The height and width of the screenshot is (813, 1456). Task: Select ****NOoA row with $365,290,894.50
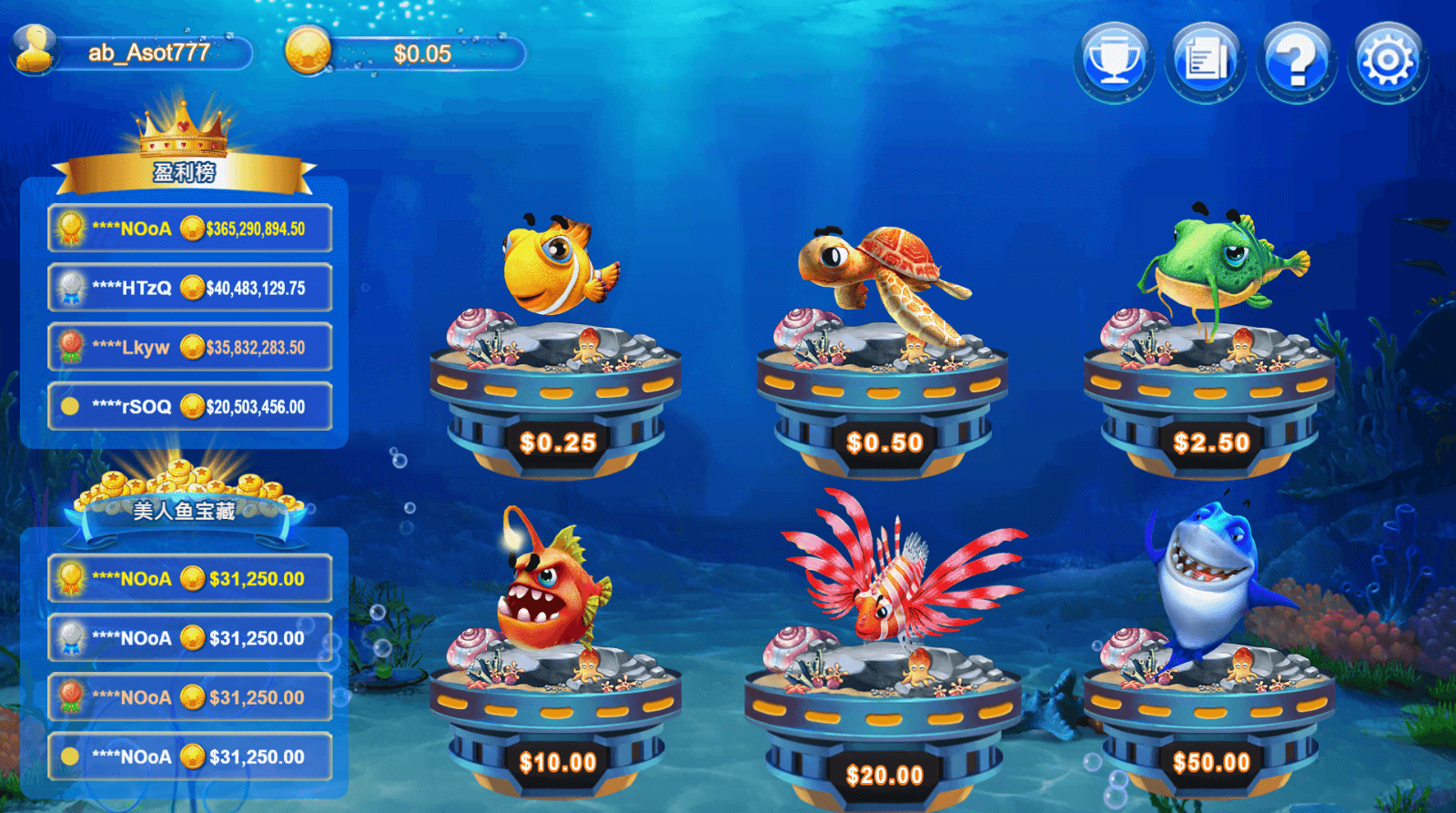(x=189, y=229)
